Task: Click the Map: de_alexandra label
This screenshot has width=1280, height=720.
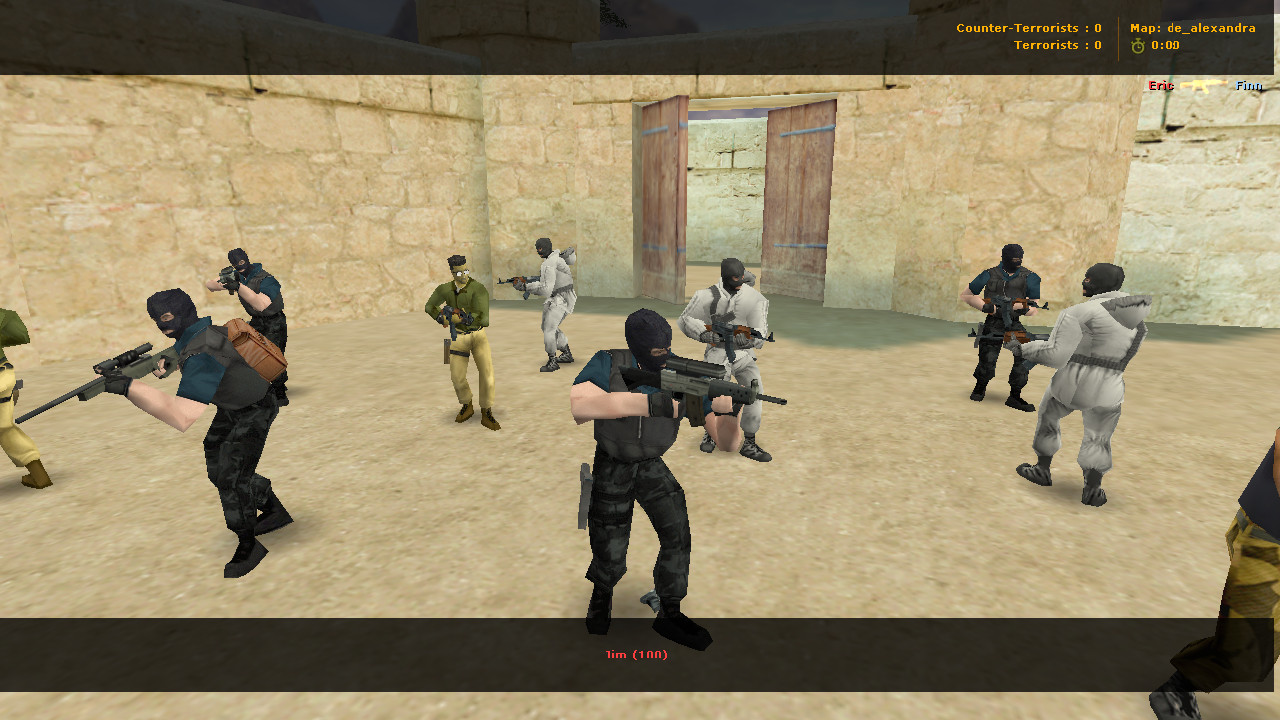Action: click(x=1191, y=28)
